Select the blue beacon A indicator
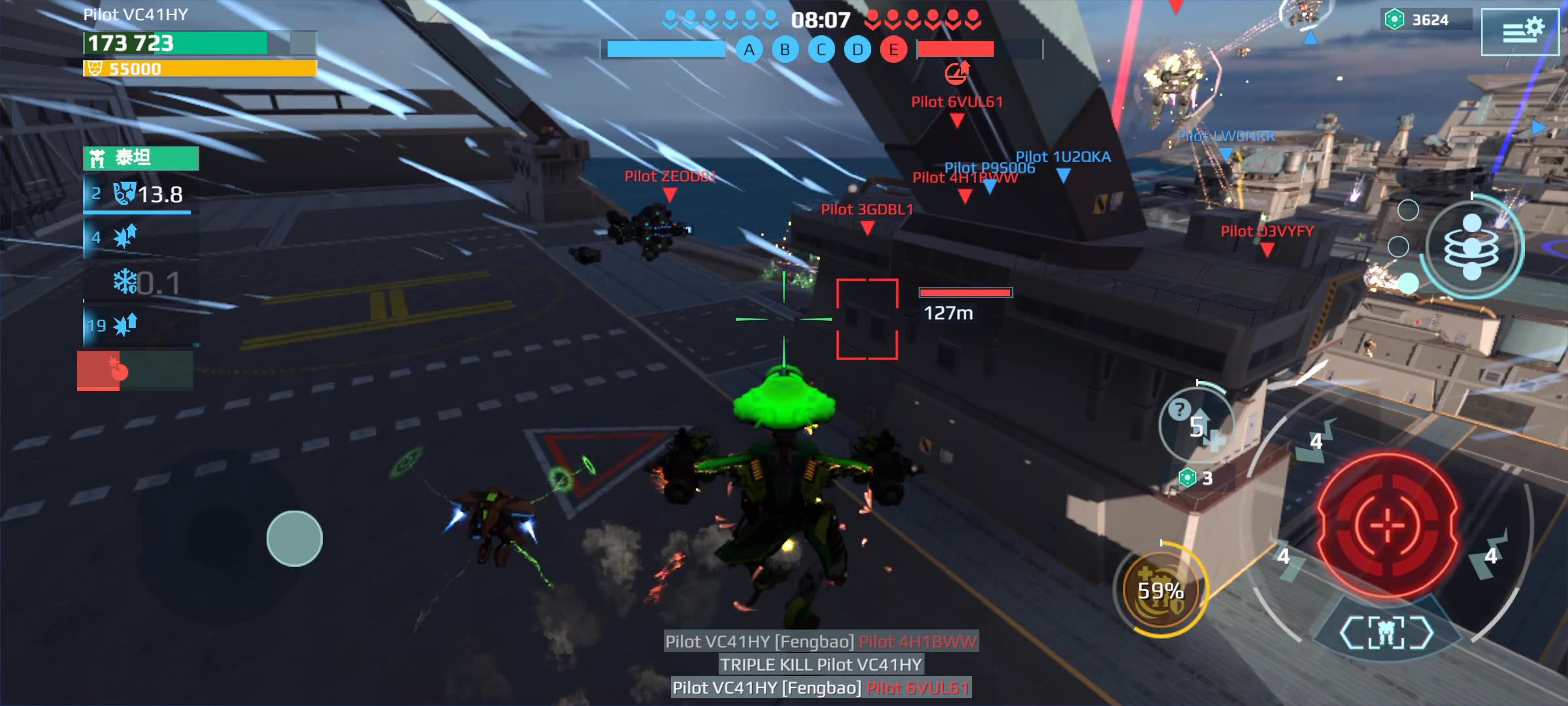The image size is (1568, 706). [749, 50]
